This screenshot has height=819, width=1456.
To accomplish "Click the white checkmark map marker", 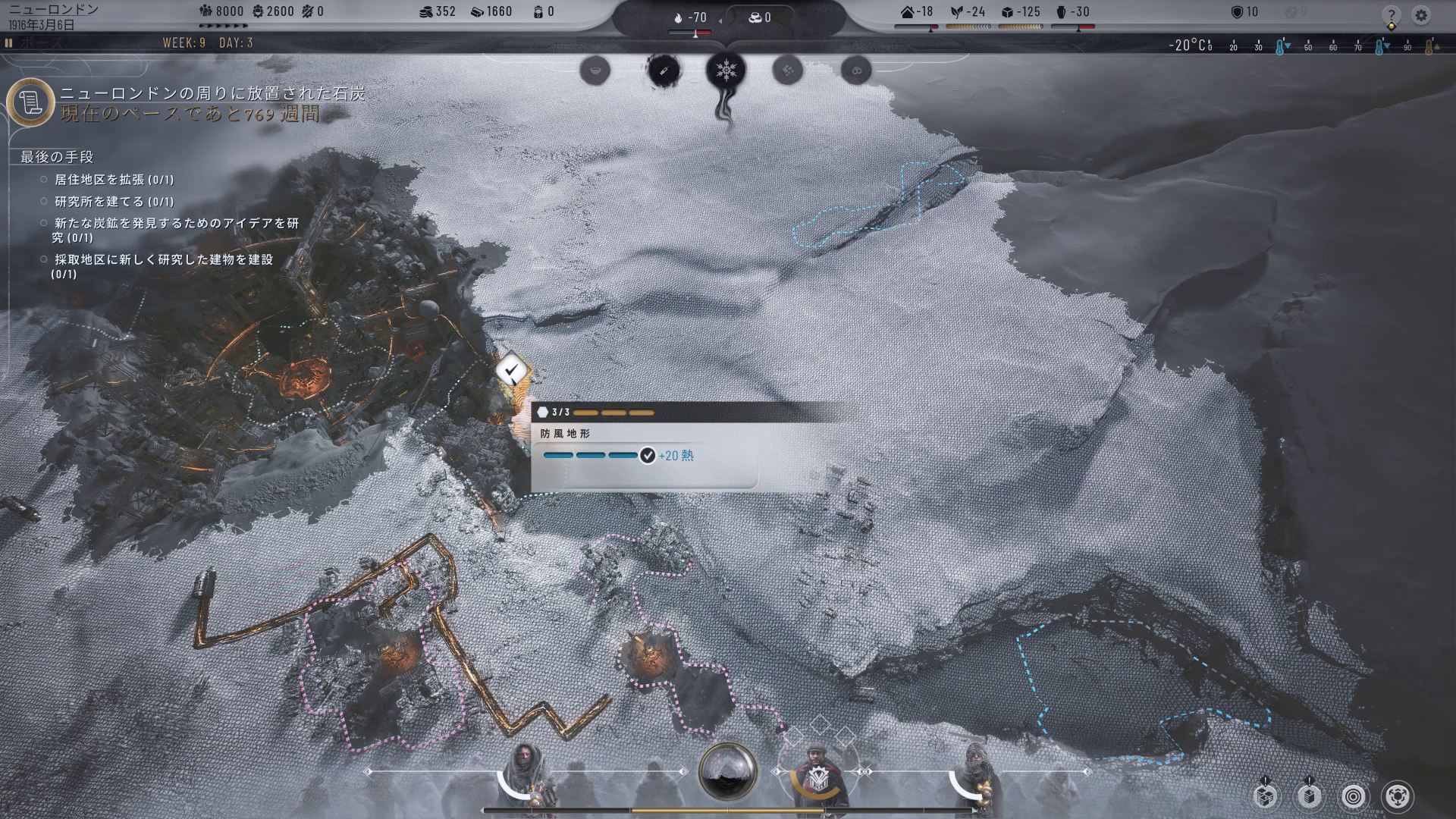I will click(512, 371).
